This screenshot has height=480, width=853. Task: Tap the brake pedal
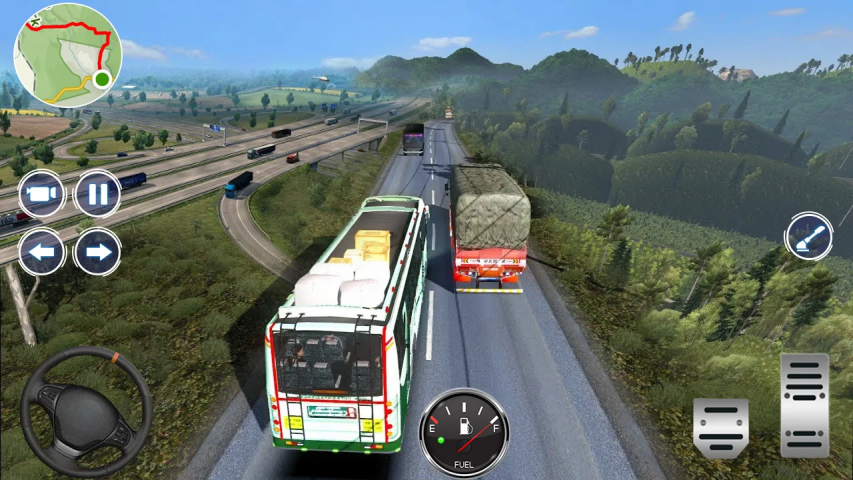(720, 428)
